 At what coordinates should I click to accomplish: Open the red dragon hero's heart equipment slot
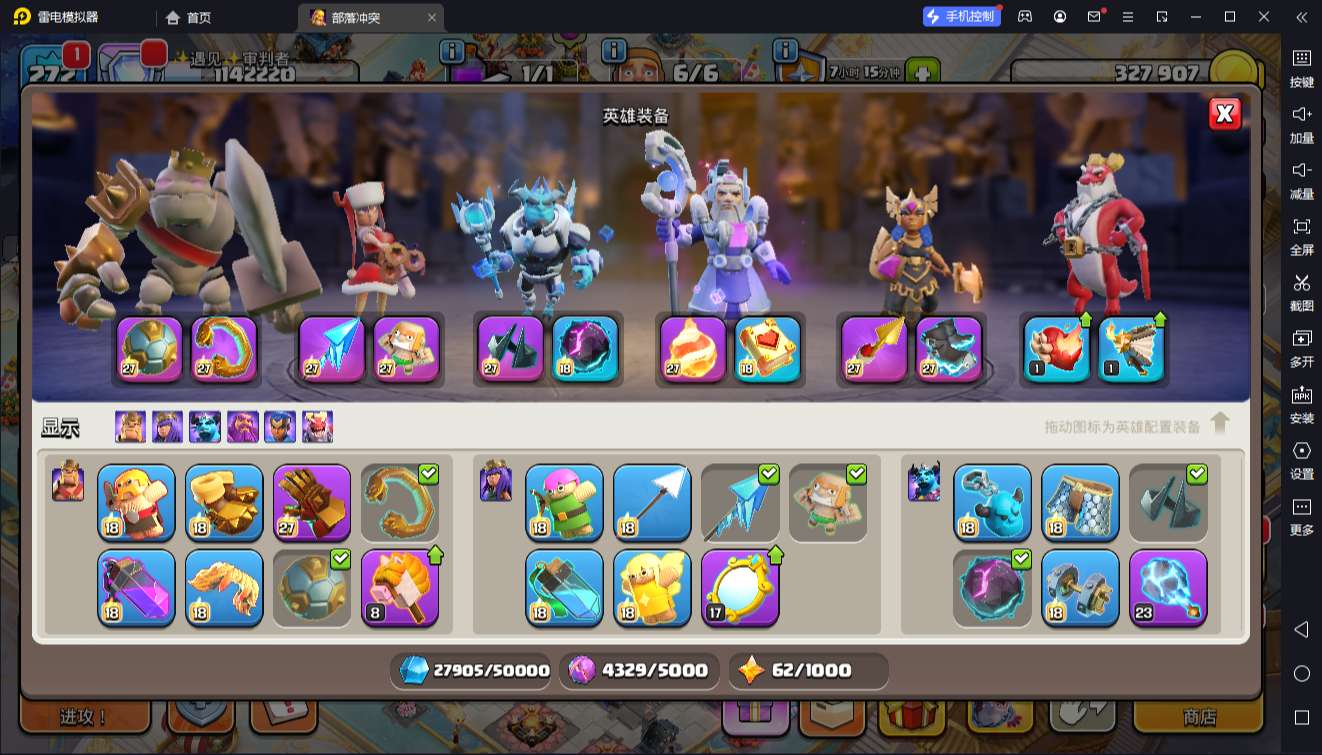tap(1057, 349)
